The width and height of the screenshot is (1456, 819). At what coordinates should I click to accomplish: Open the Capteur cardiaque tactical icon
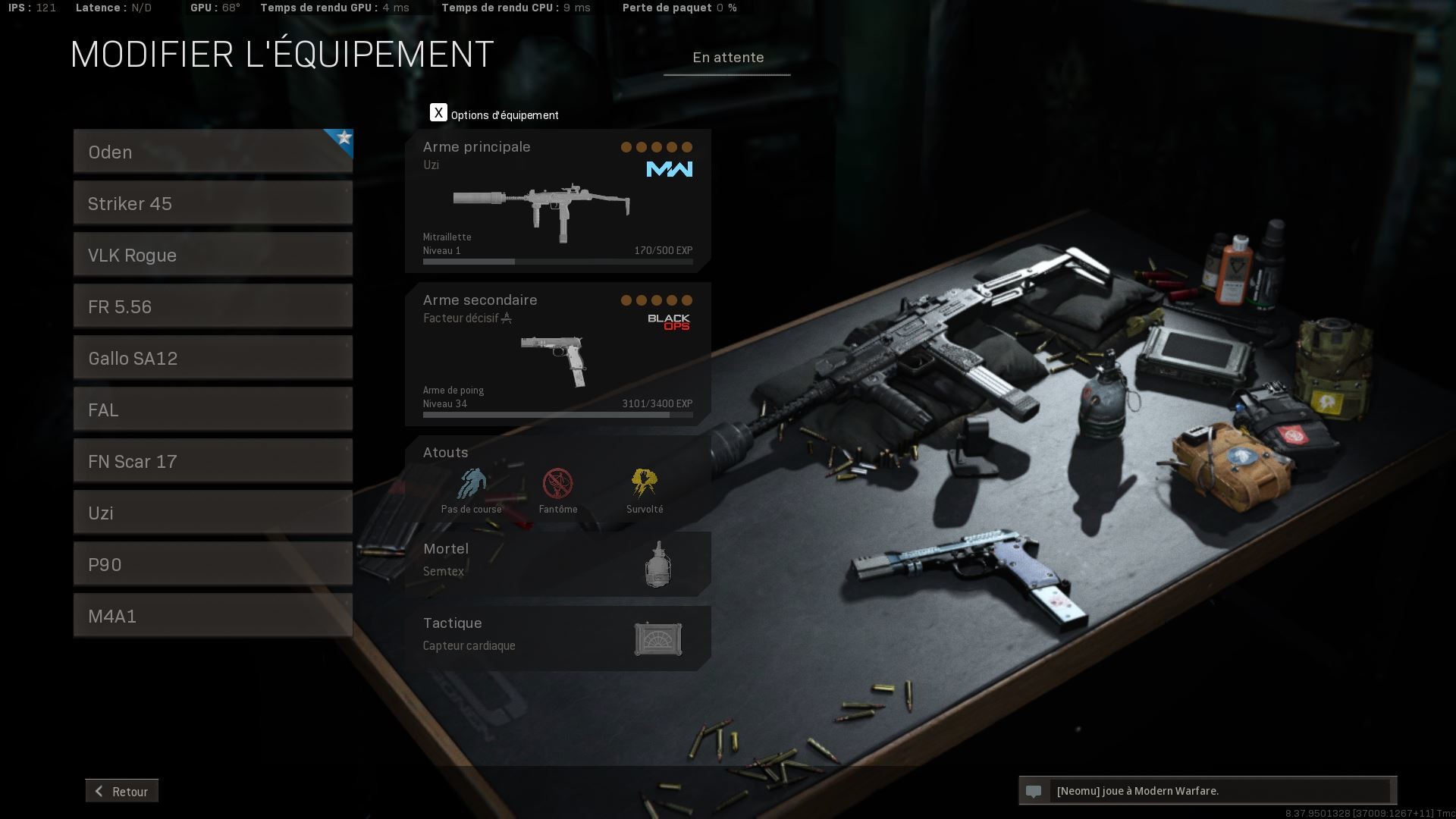click(x=658, y=638)
